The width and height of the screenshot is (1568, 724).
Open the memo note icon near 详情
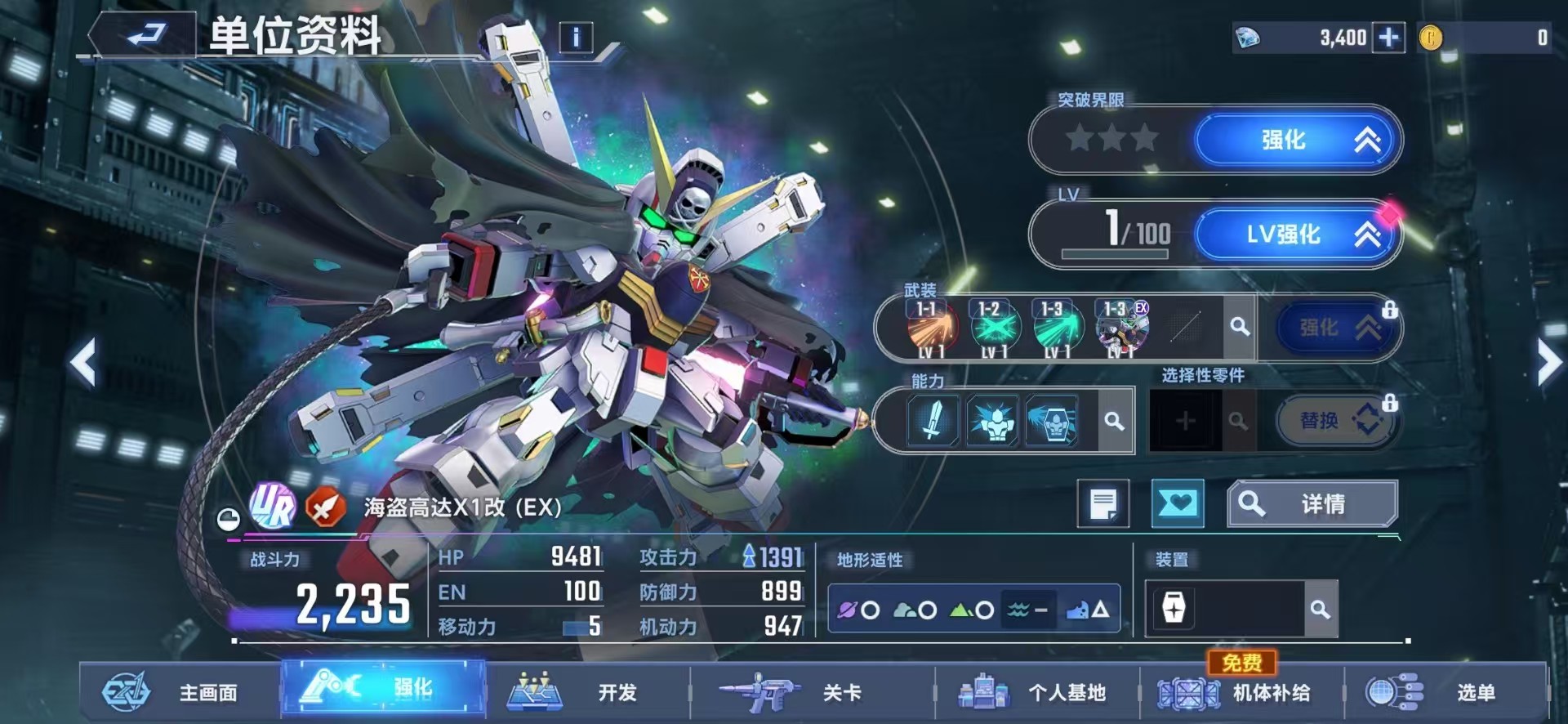click(x=1105, y=503)
